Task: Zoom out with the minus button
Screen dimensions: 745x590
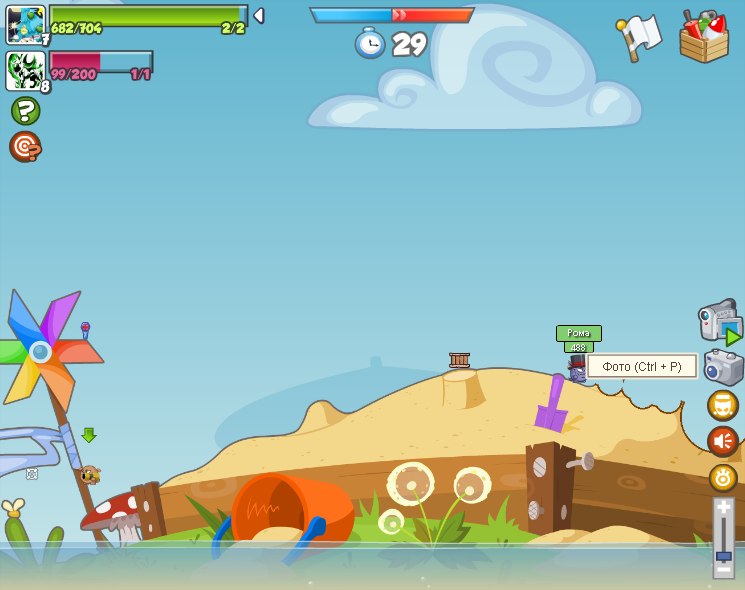Action: pos(723,569)
